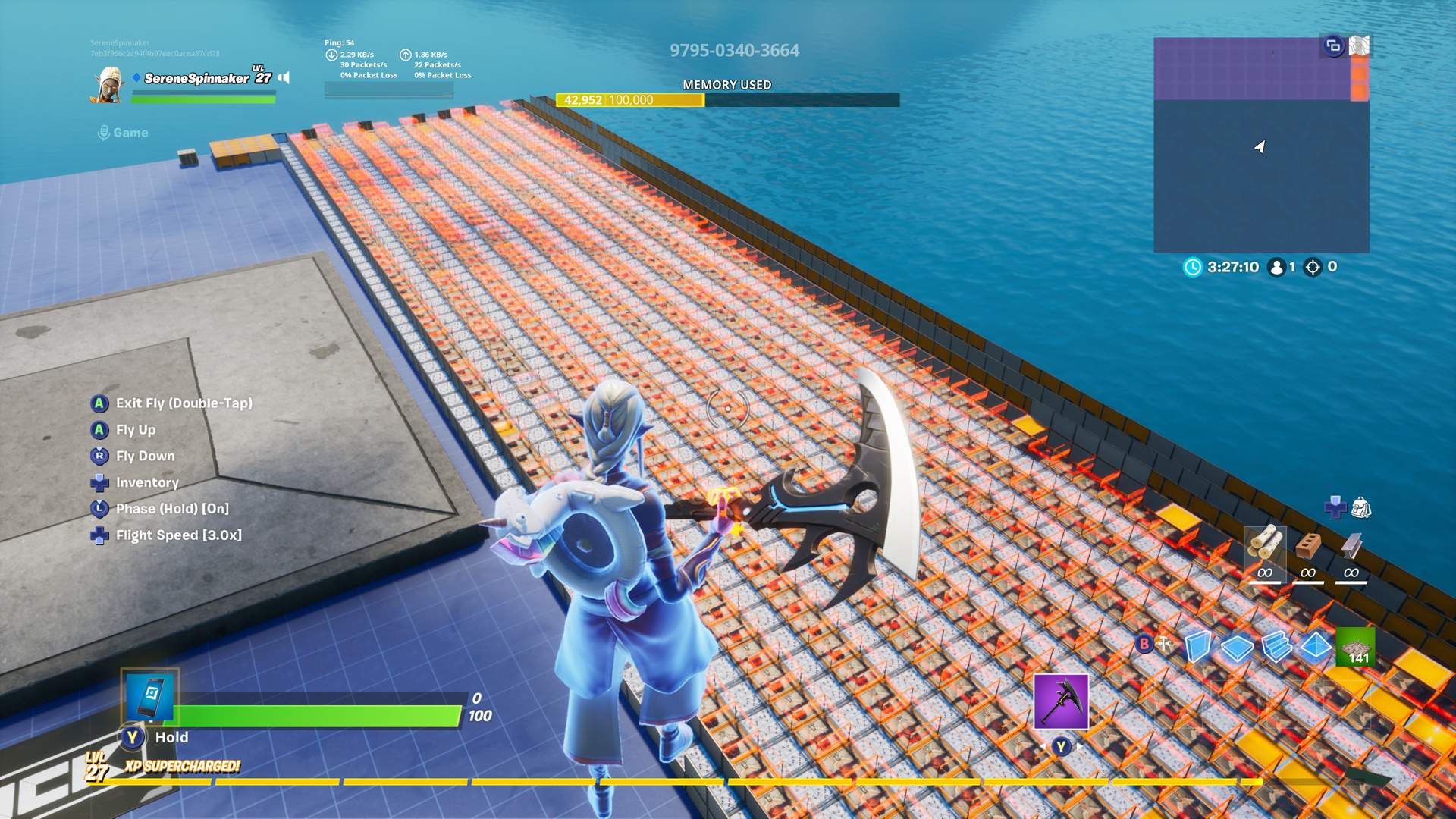Choose the wall building piece
The height and width of the screenshot is (819, 1456).
(x=1197, y=647)
